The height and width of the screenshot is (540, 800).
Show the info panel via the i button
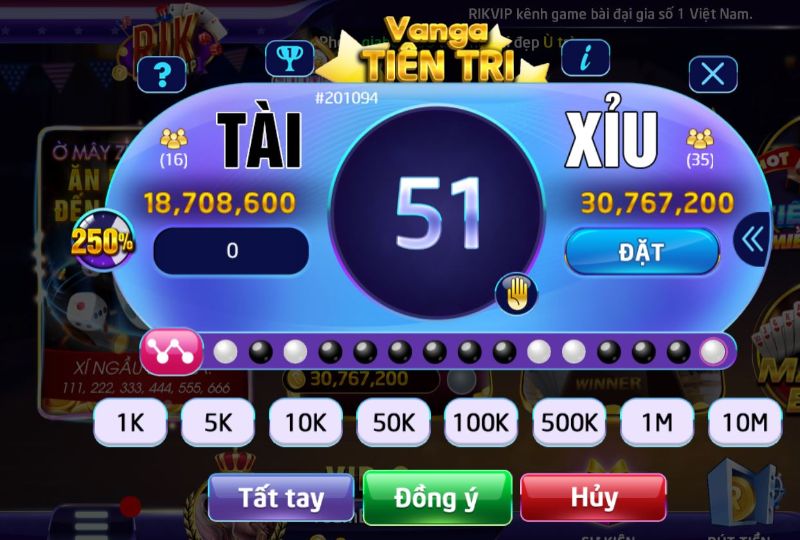(585, 58)
